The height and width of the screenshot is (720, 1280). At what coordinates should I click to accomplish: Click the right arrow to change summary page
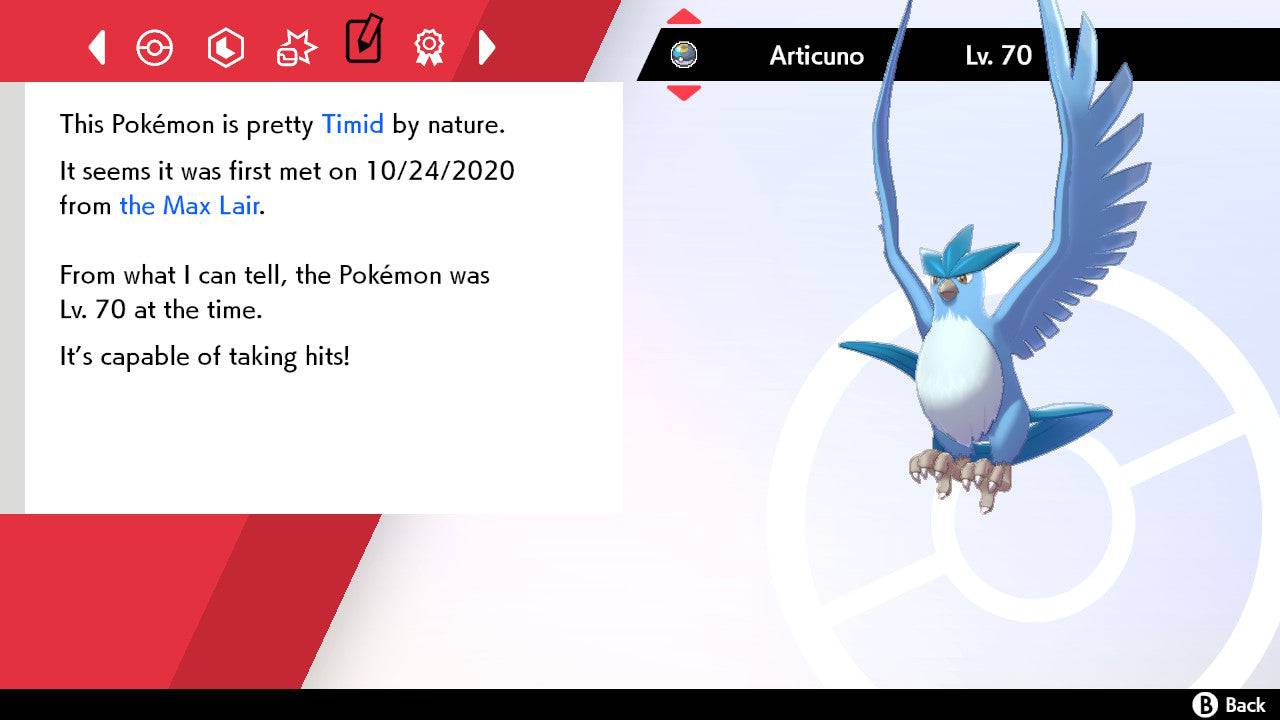(x=488, y=46)
